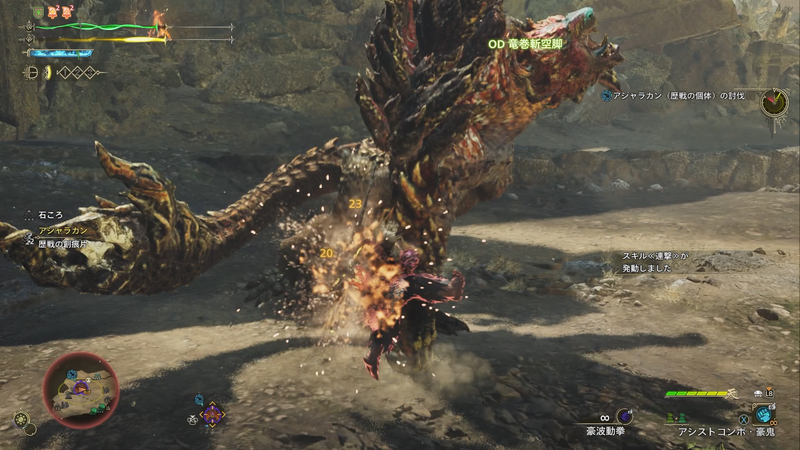Screen dimensions: 800x450
Task: Select the green shield buff icon
Action: tap(38, 12)
